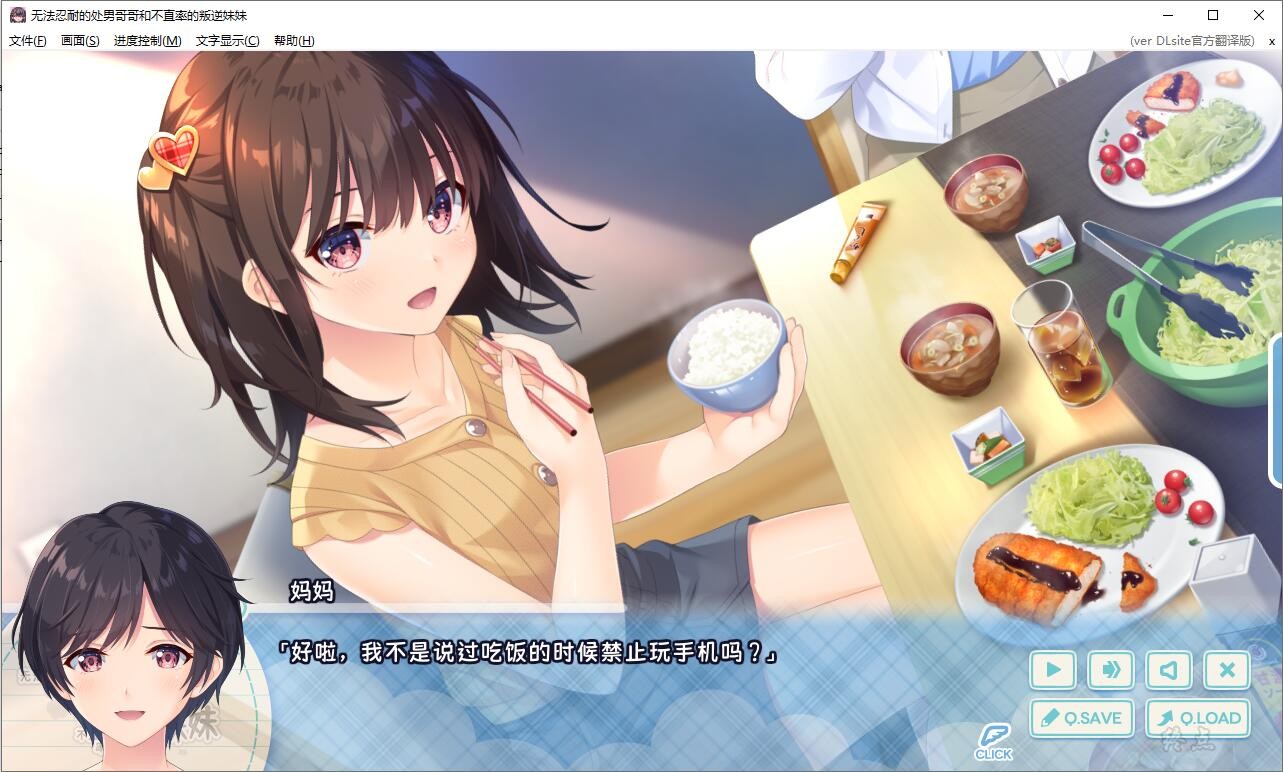This screenshot has height=772, width=1283.
Task: Quick load a save with Q.LOAD
Action: pos(1199,718)
